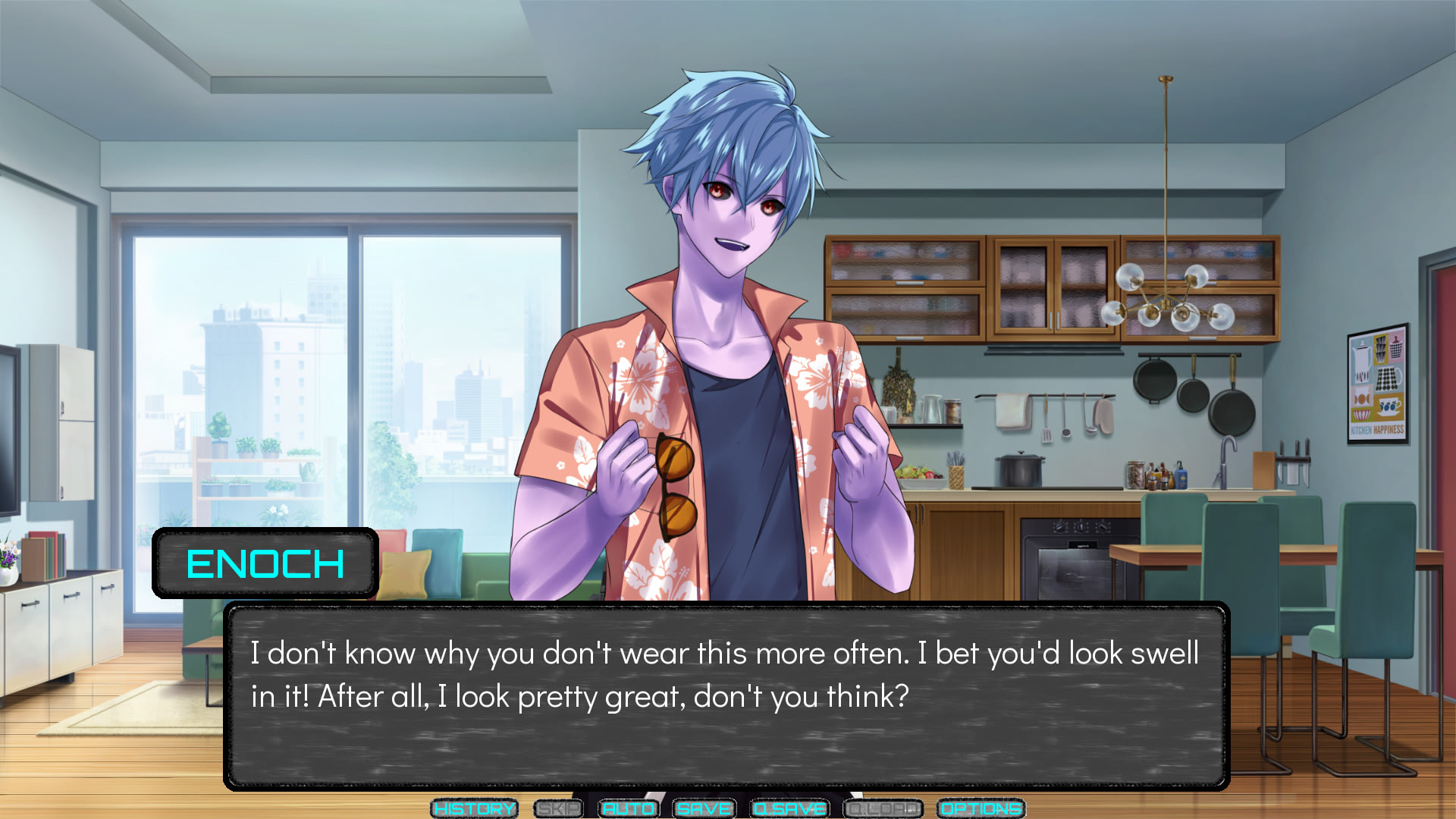Click the greyed-out Q.Load button
Viewport: 1456px width, 819px height.
click(883, 809)
